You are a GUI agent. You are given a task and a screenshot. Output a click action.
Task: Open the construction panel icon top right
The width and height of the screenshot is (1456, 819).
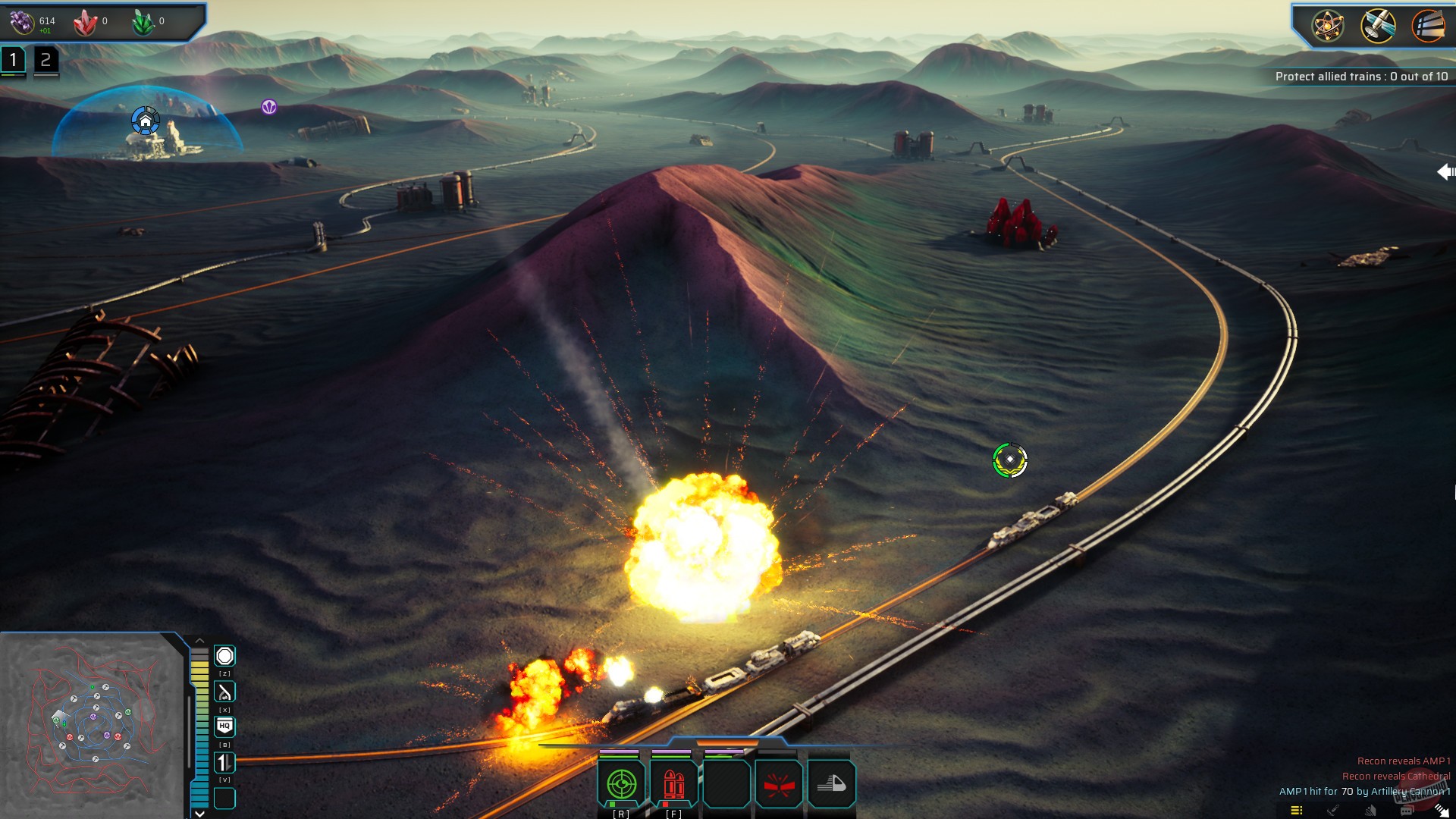1429,25
